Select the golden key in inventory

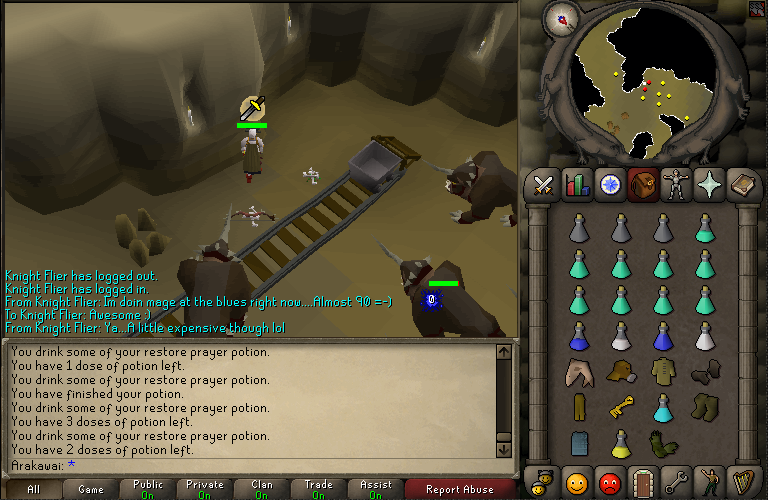pos(618,407)
